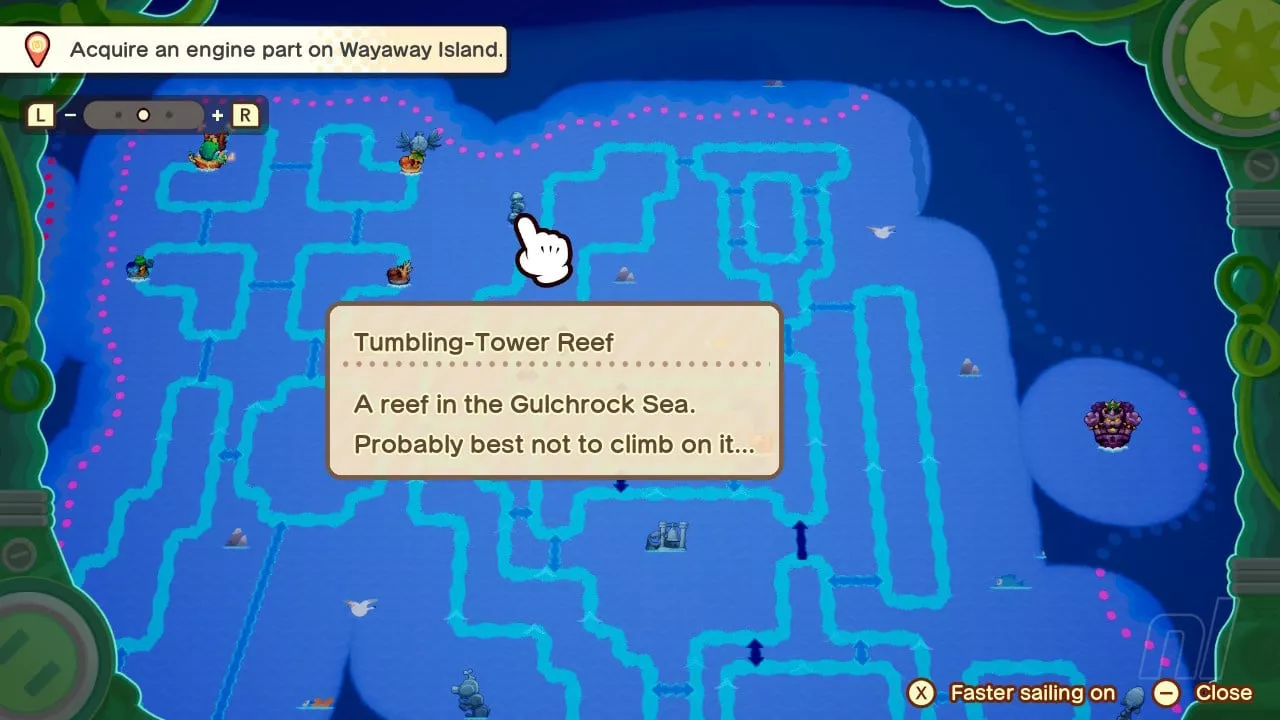Screen dimensions: 1280x720
Task: Select the Tumbling-Tower Reef map marker
Action: (516, 204)
